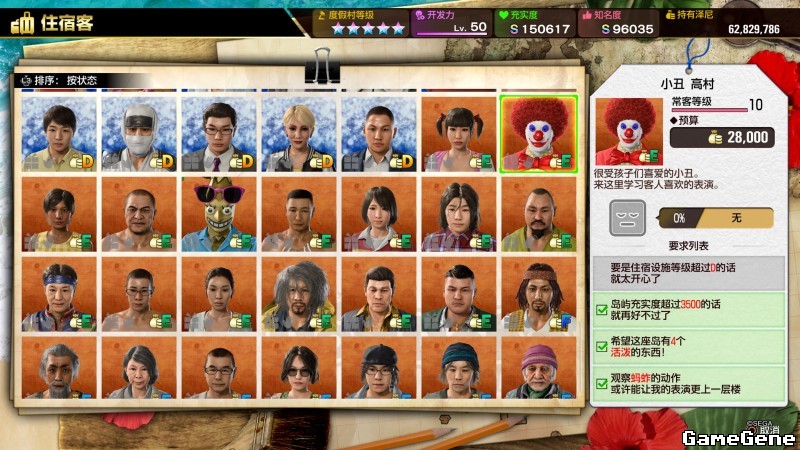Select the blonde woman guest tile
The height and width of the screenshot is (450, 800).
tap(298, 132)
